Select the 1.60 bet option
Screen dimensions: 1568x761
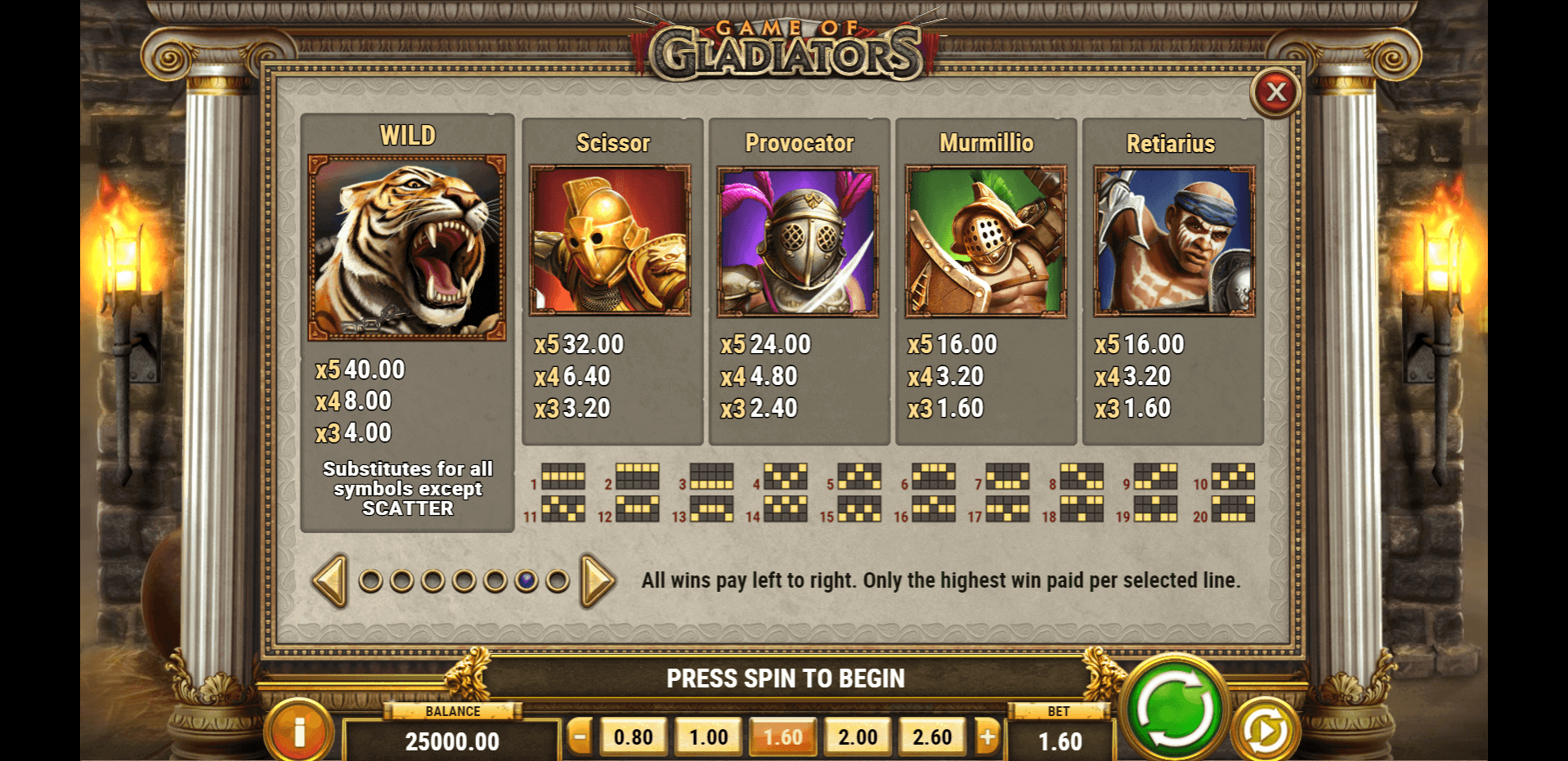point(783,737)
